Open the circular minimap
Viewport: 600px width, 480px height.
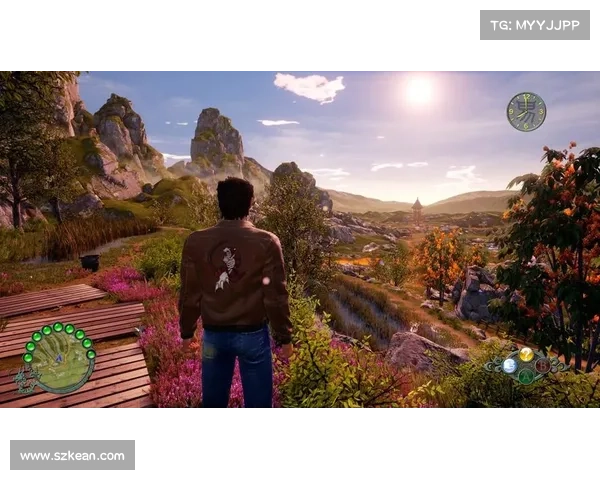click(59, 358)
